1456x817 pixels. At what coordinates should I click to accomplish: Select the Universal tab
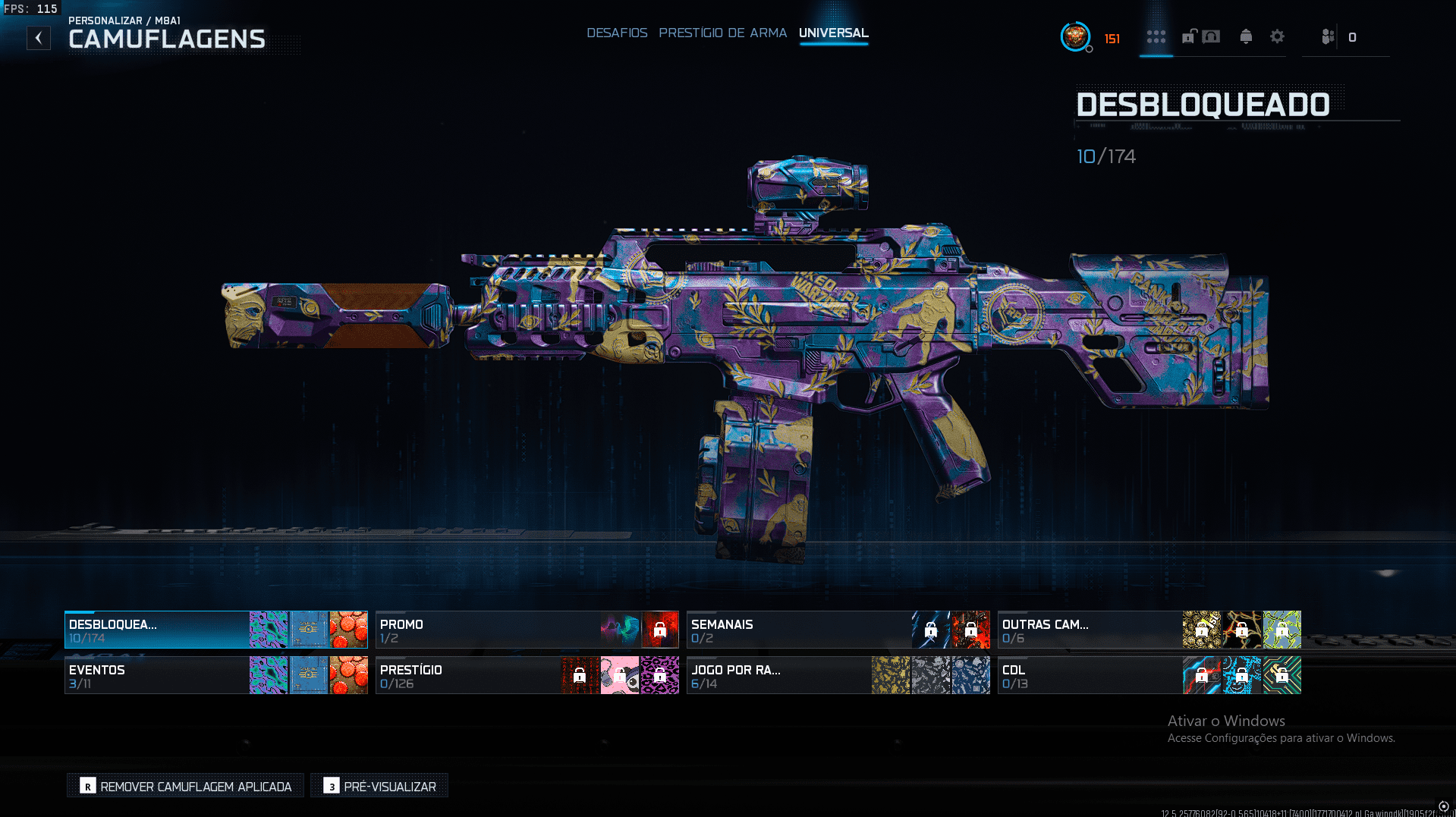[833, 33]
